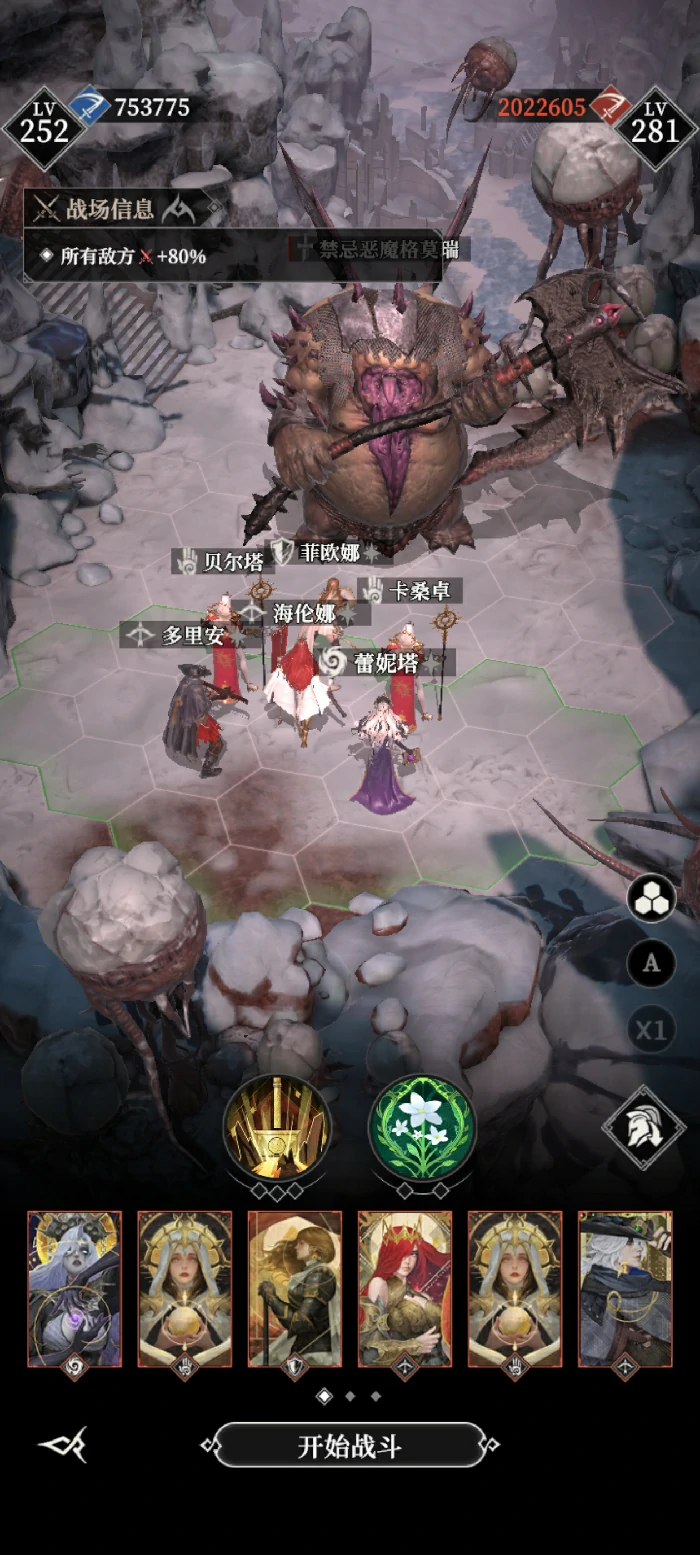The height and width of the screenshot is (1555, 700).
Task: Open the green white-flower artifact icon
Action: [423, 1129]
